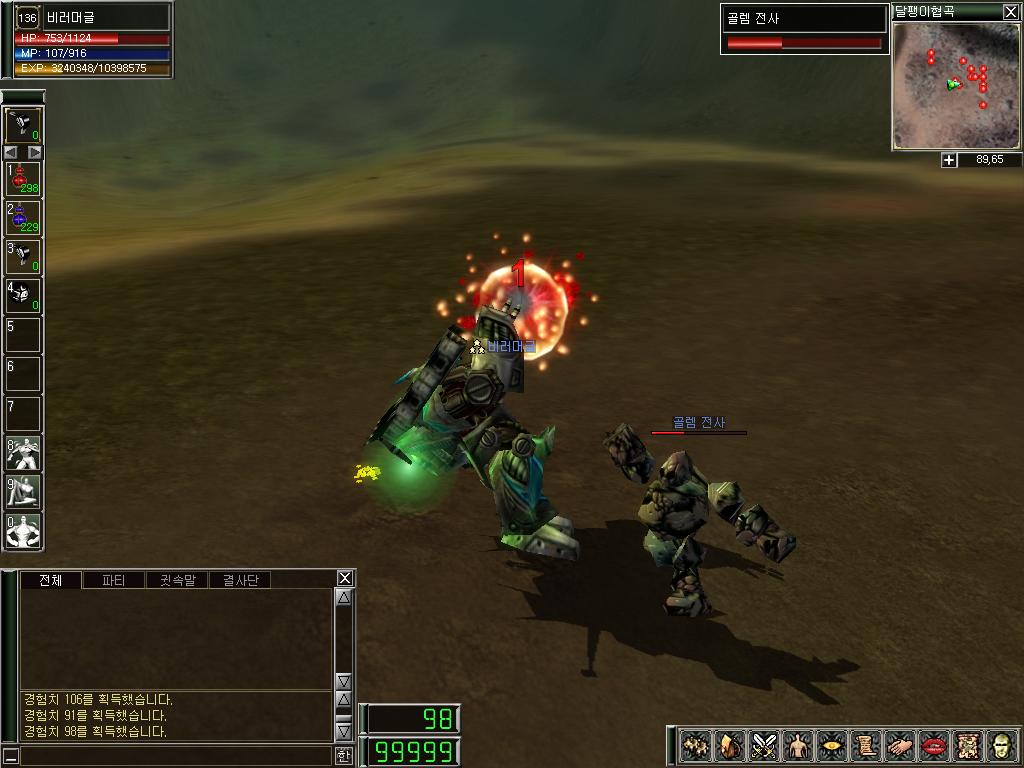The width and height of the screenshot is (1024, 768).
Task: Open the red lips chat icon
Action: click(x=935, y=746)
